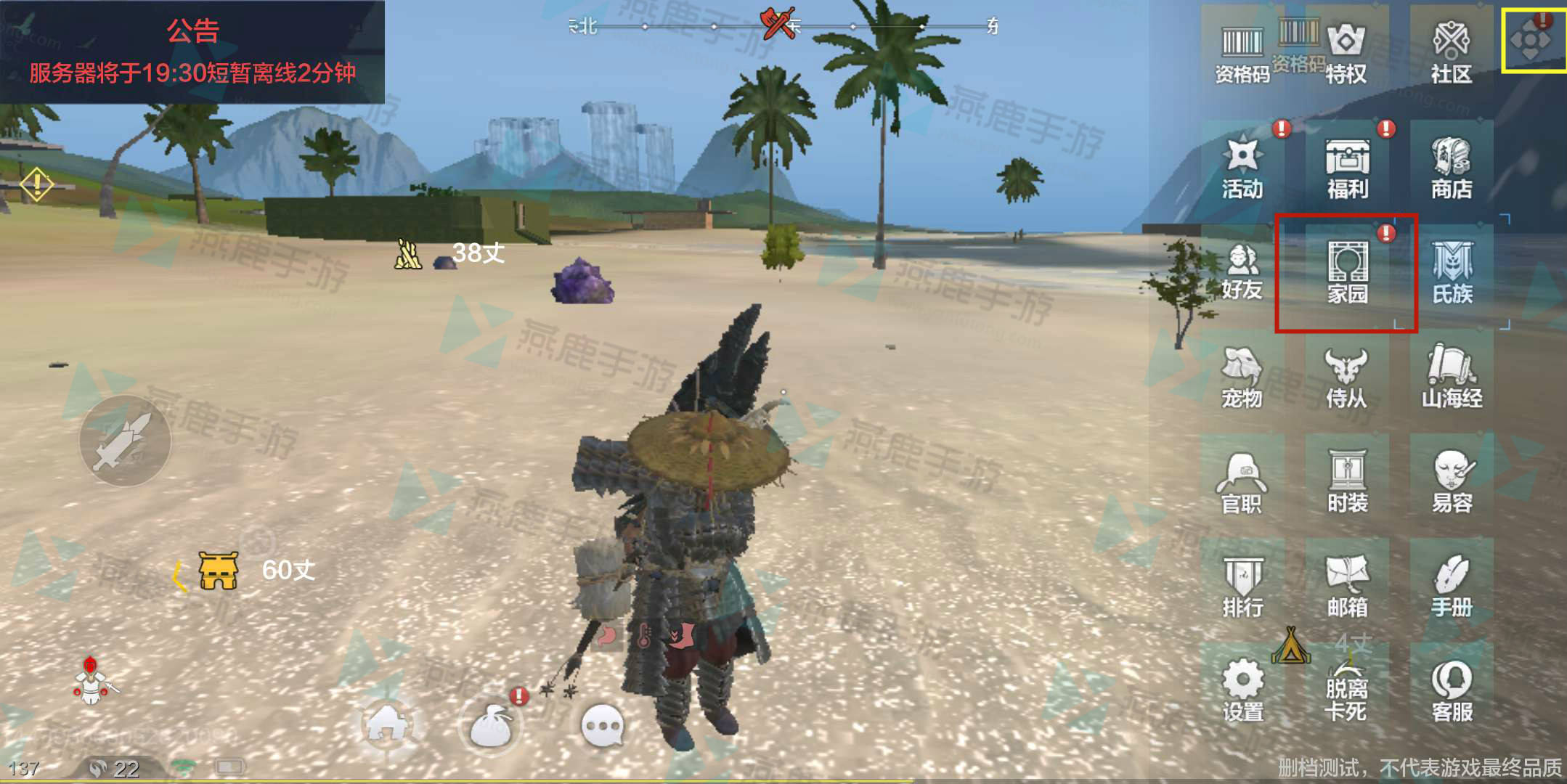Open the 山海经 codex
The image size is (1567, 784).
click(1452, 377)
